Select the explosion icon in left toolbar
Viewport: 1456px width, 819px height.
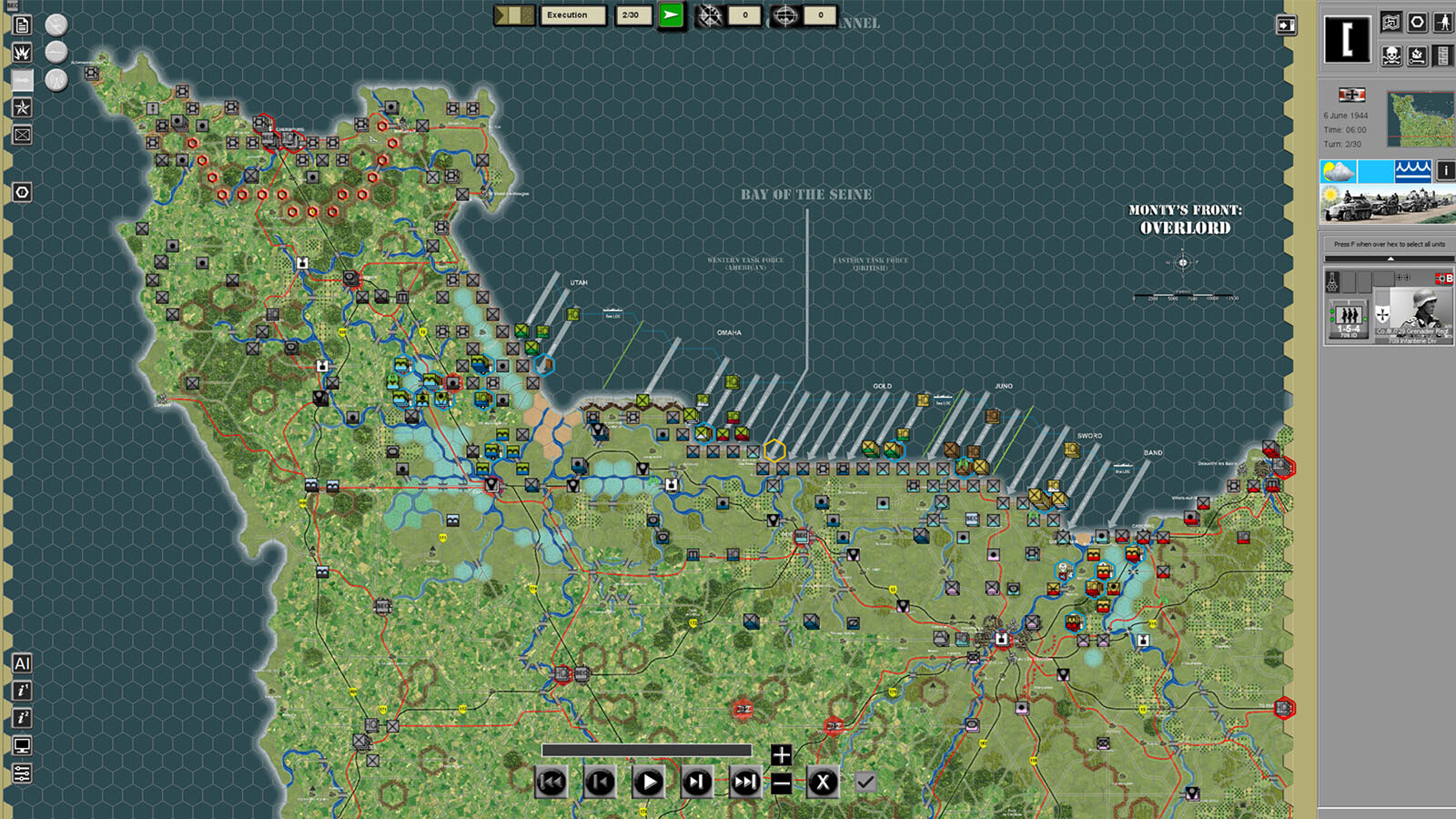tap(22, 53)
